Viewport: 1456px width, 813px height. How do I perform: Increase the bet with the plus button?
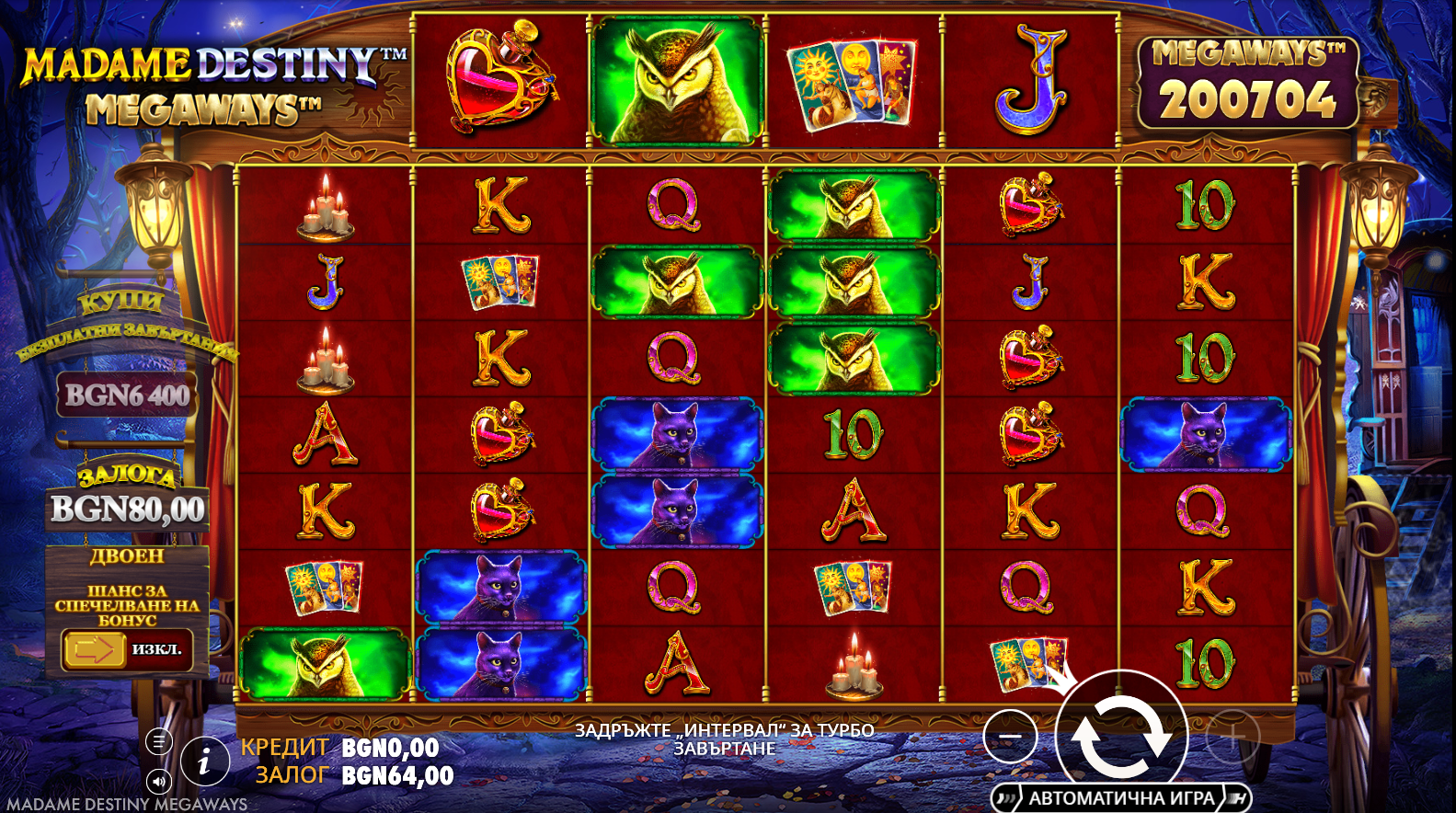point(1232,737)
